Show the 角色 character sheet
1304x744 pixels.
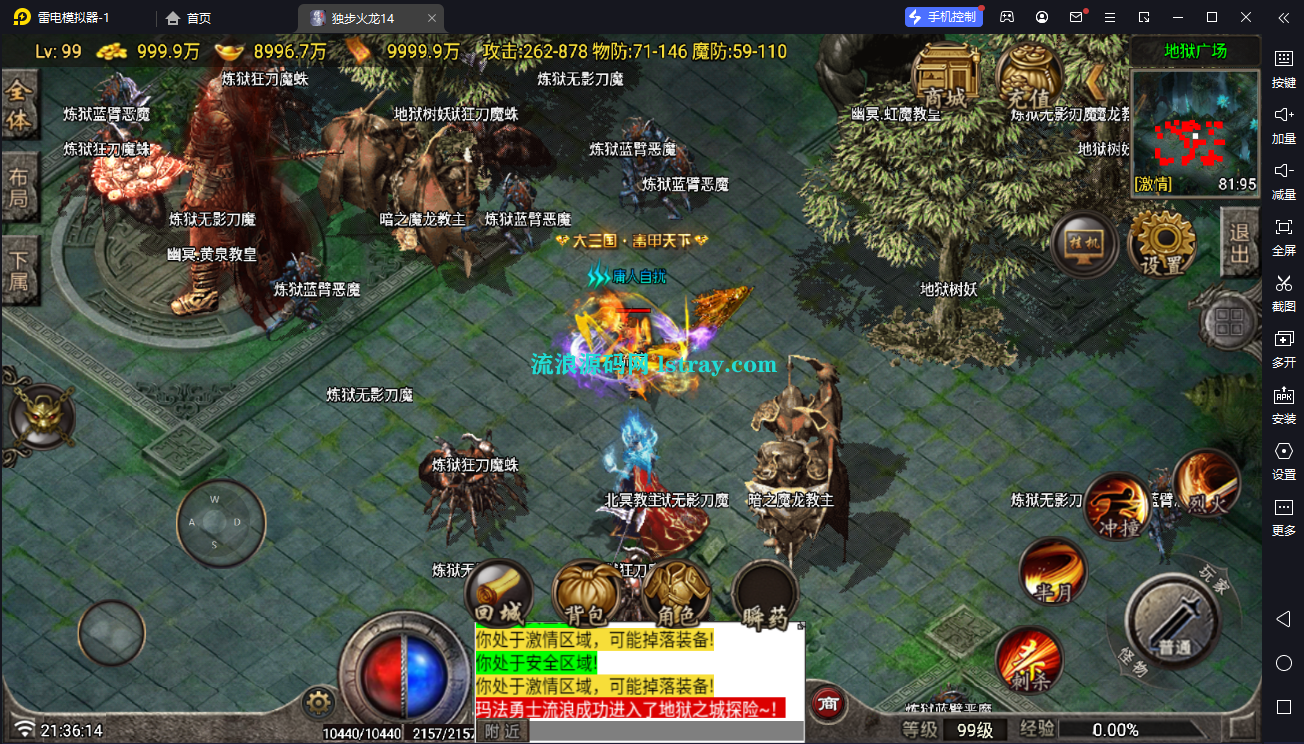coord(677,594)
